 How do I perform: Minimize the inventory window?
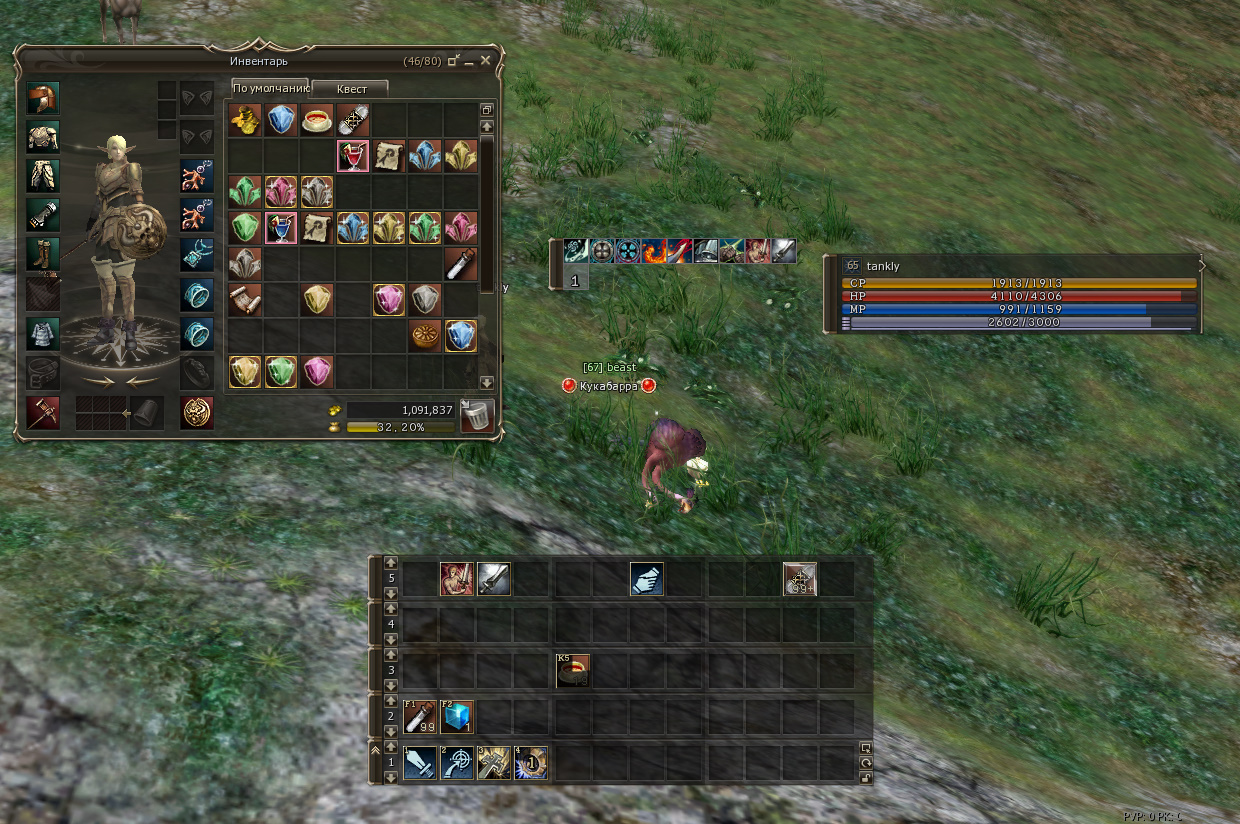click(x=469, y=62)
